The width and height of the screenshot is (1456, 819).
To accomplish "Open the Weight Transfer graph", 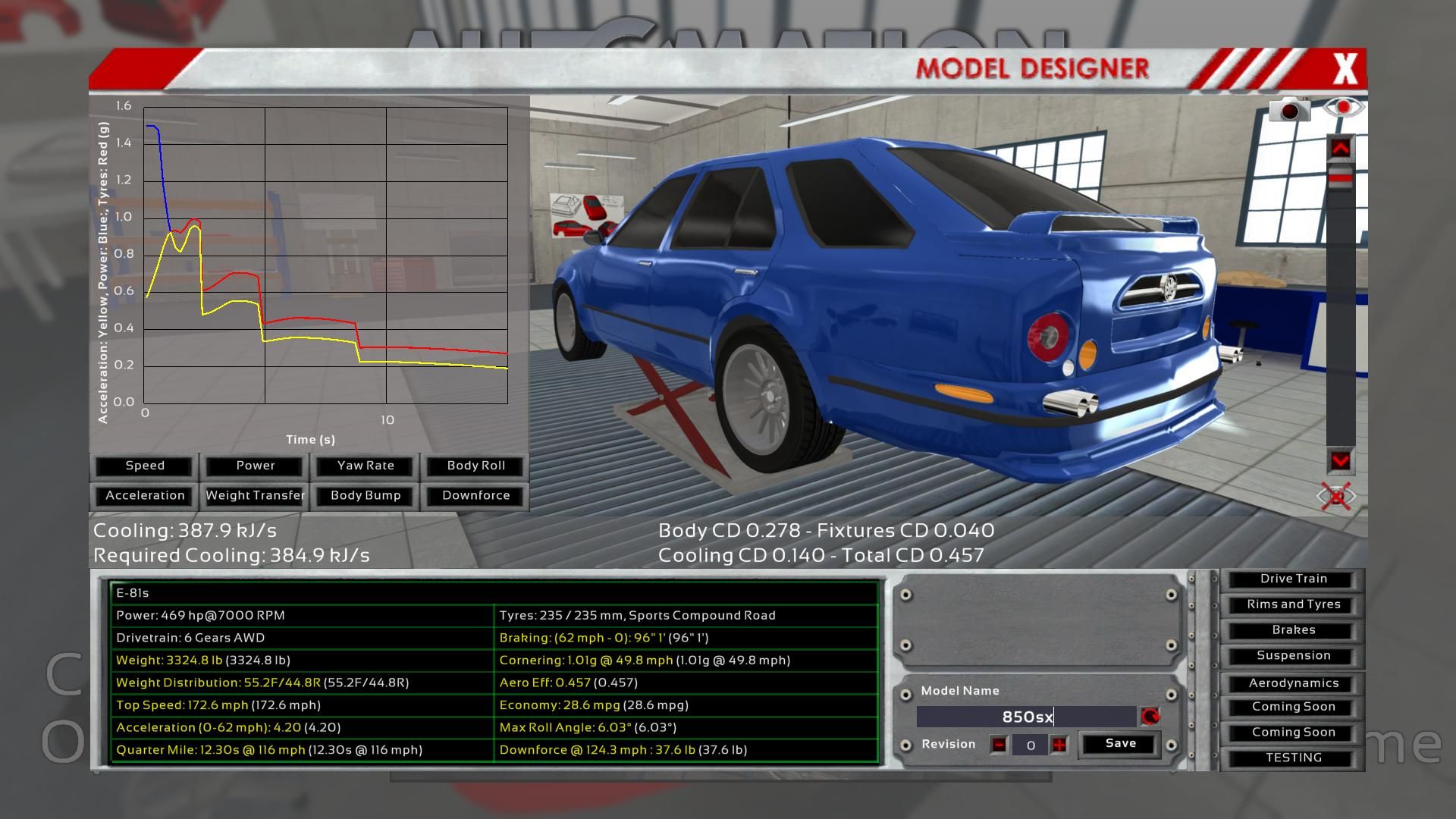I will click(x=256, y=495).
